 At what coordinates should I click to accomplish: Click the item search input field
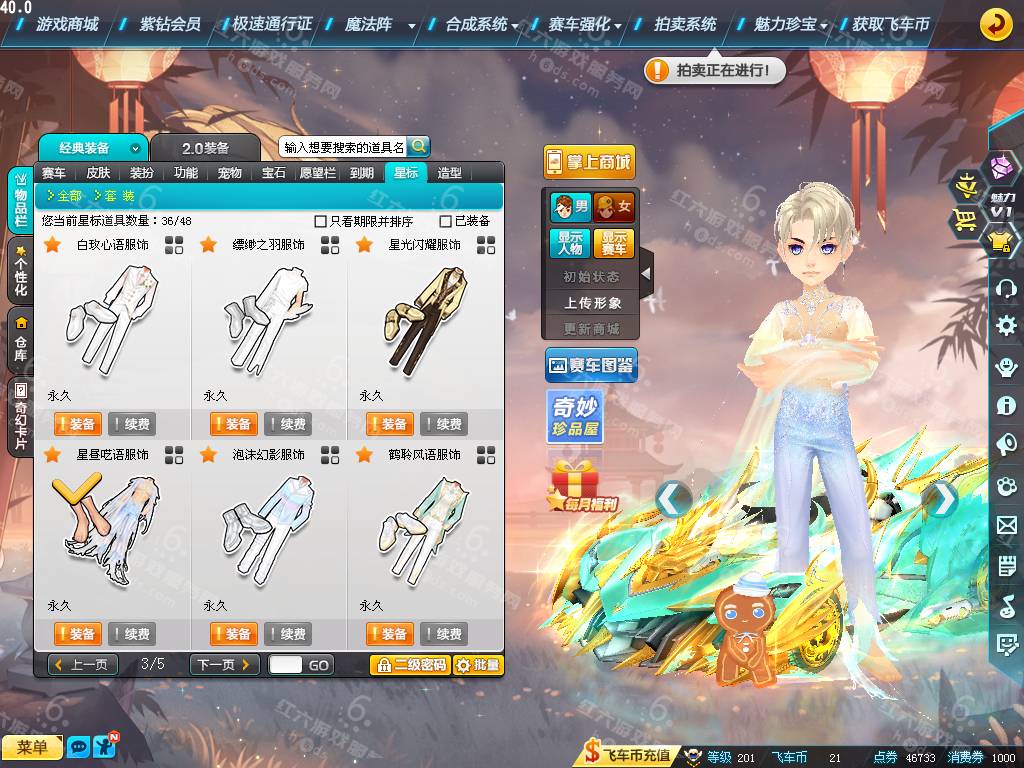(343, 147)
